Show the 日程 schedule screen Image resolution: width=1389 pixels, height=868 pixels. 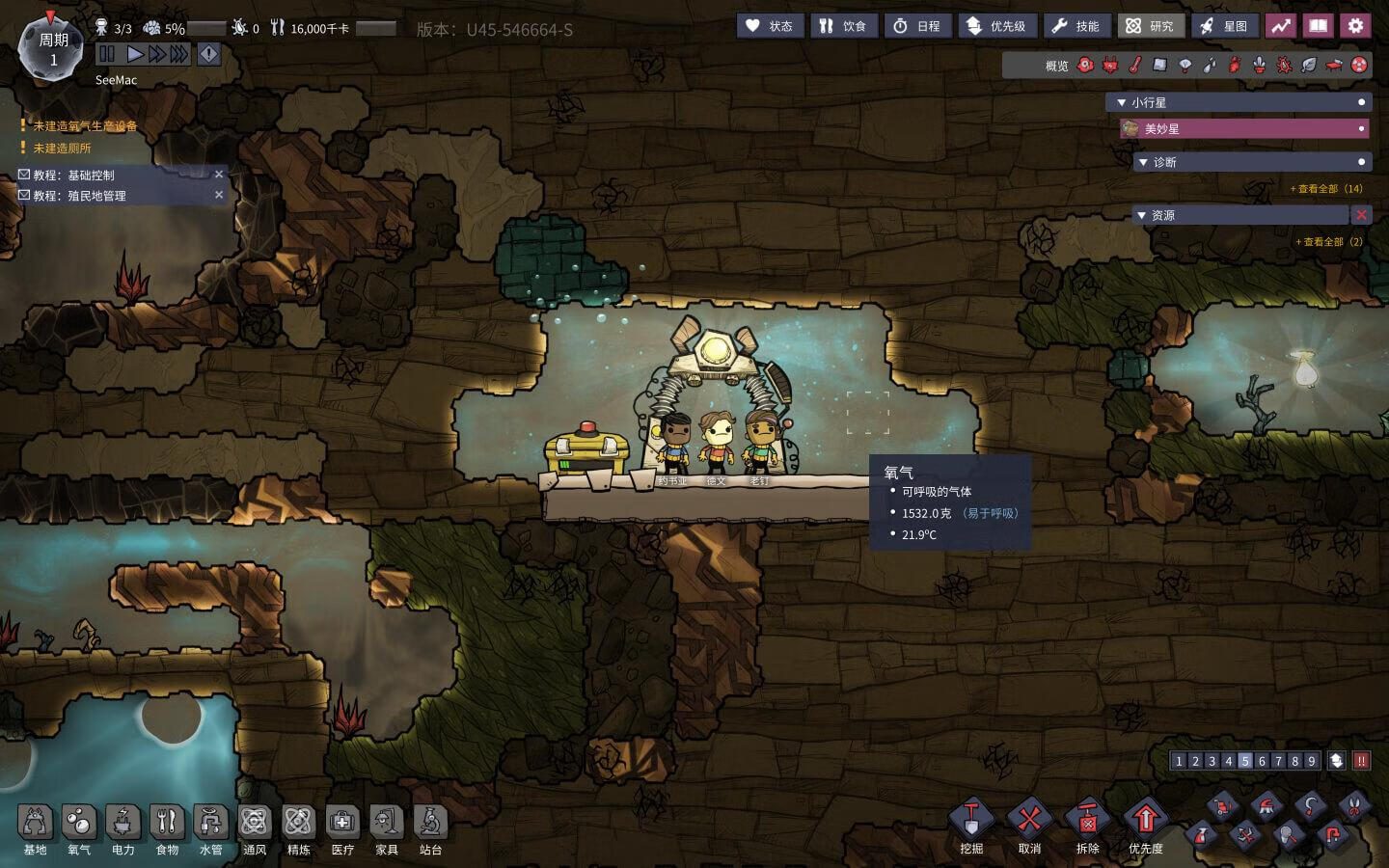point(916,26)
